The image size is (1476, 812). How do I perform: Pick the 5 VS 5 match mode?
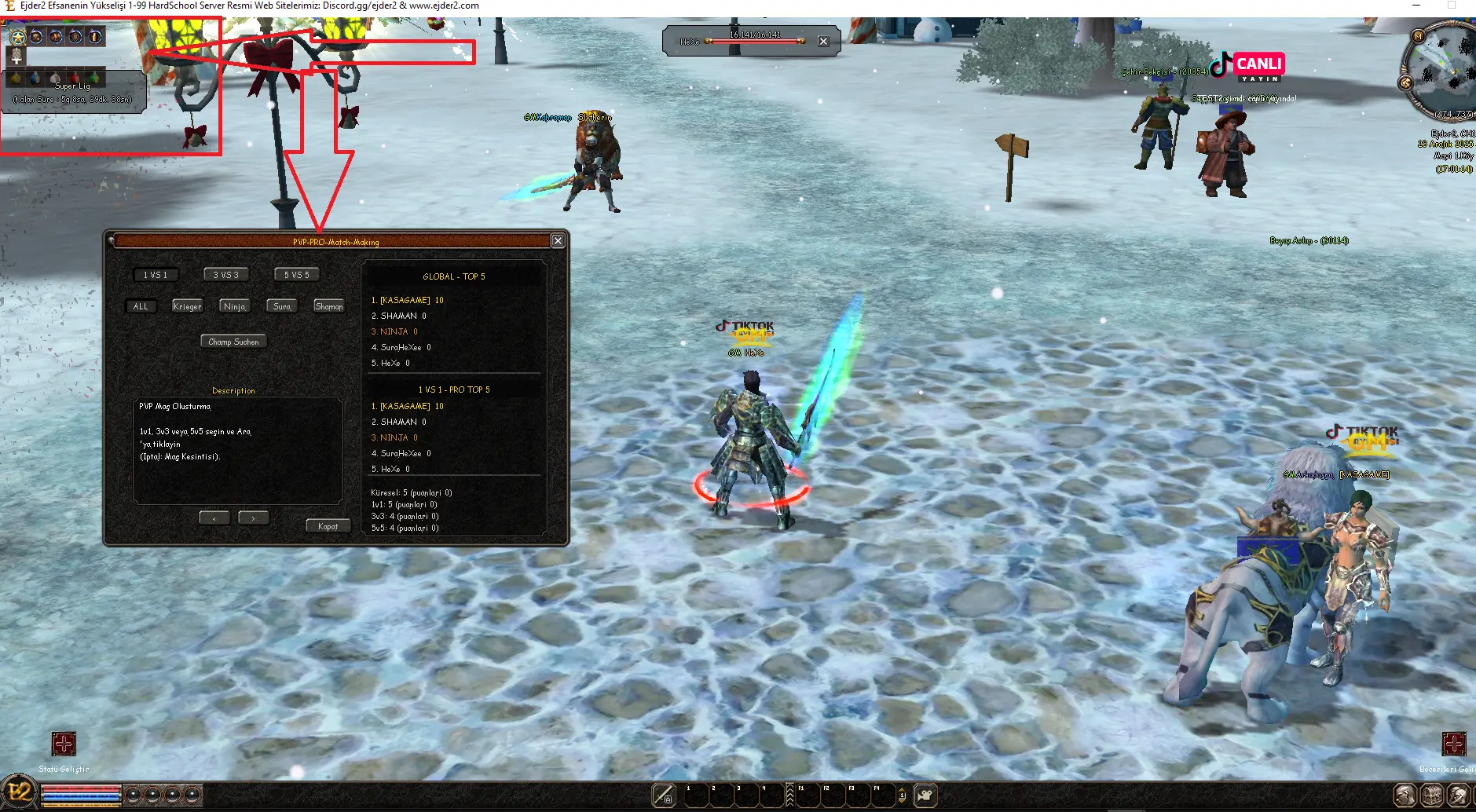(297, 275)
